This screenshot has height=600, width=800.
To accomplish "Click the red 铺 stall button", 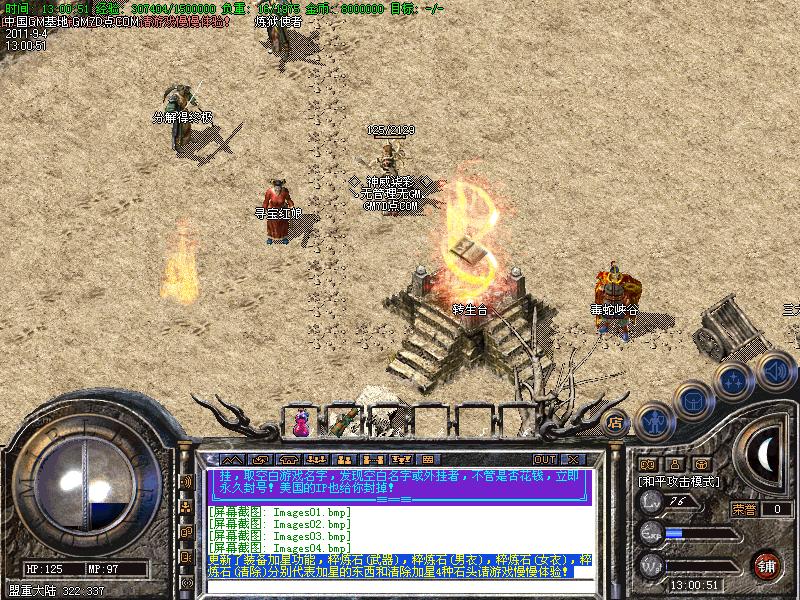I will tap(766, 564).
